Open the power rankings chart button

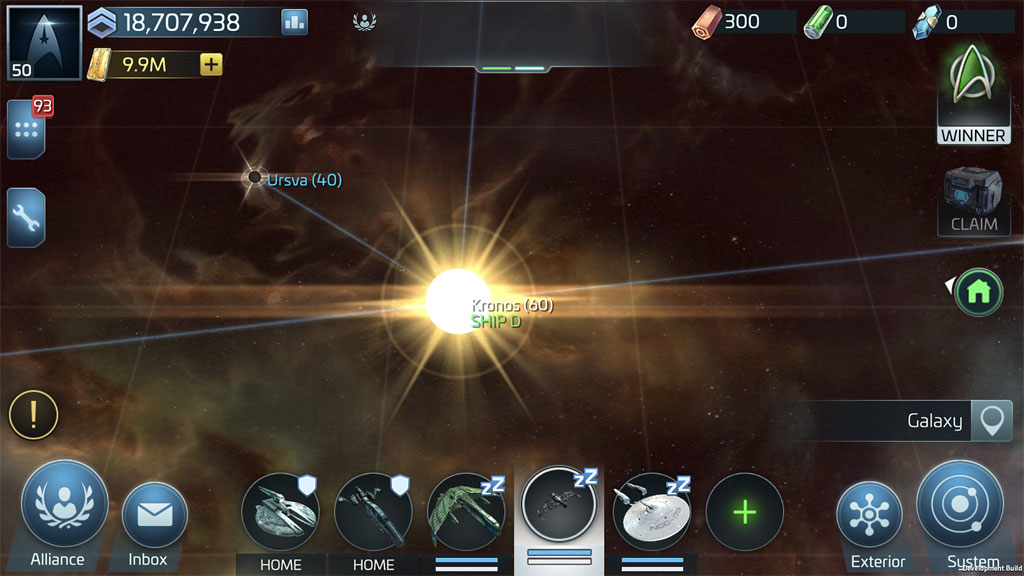[x=294, y=22]
